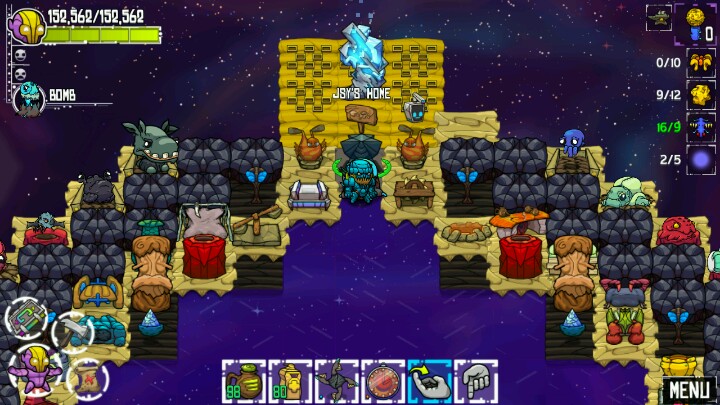The width and height of the screenshot is (720, 405).
Task: Click the blue creature ingredient tracker
Action: click(x=699, y=127)
